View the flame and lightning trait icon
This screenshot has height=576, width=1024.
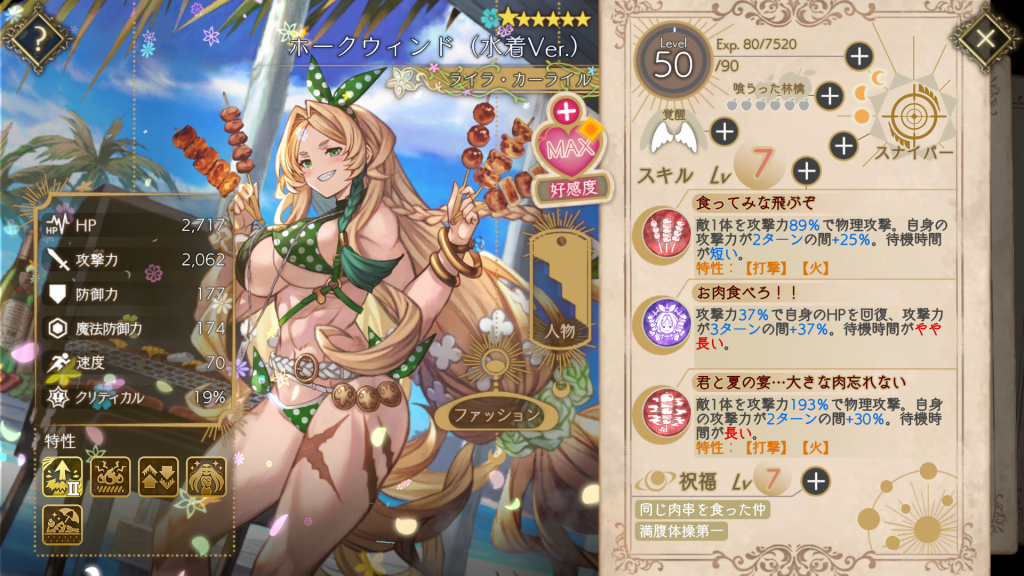tap(110, 477)
